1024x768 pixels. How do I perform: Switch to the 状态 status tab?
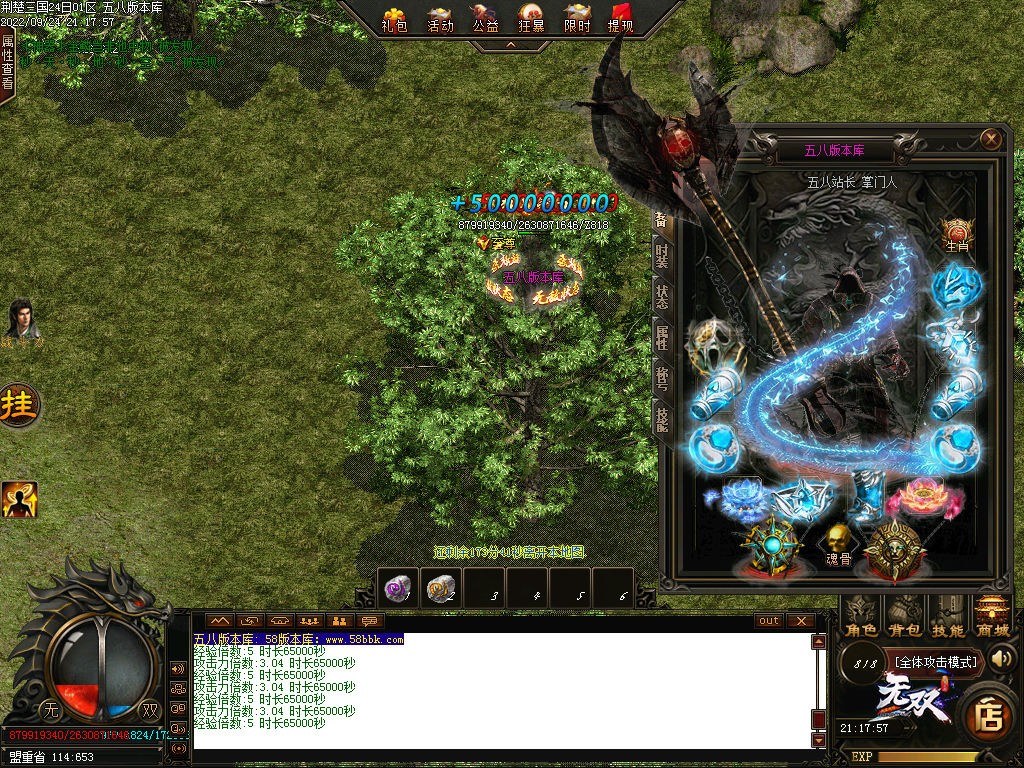[x=662, y=297]
